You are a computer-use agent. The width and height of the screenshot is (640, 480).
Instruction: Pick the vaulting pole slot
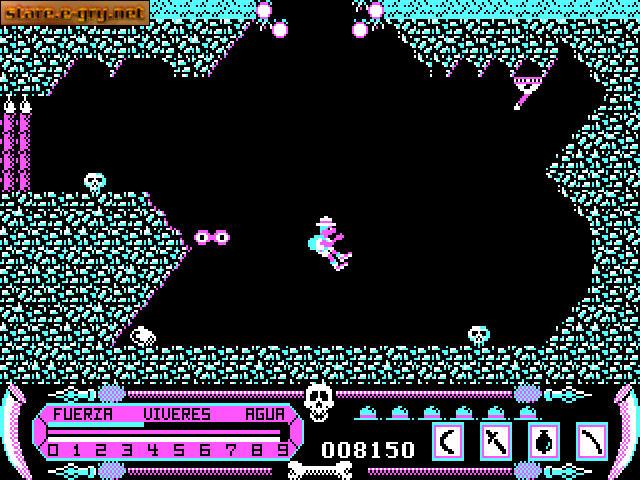click(592, 441)
